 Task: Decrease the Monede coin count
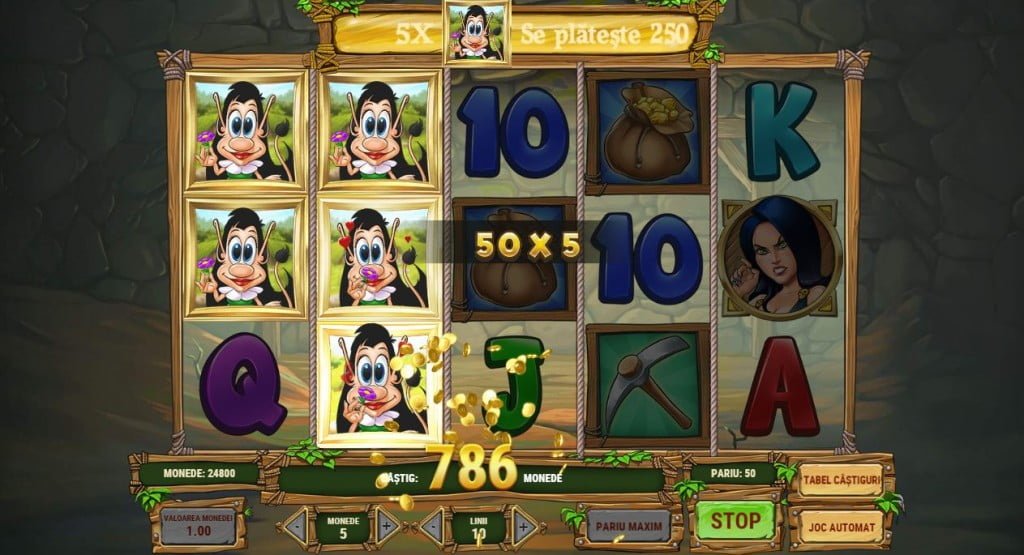(296, 525)
